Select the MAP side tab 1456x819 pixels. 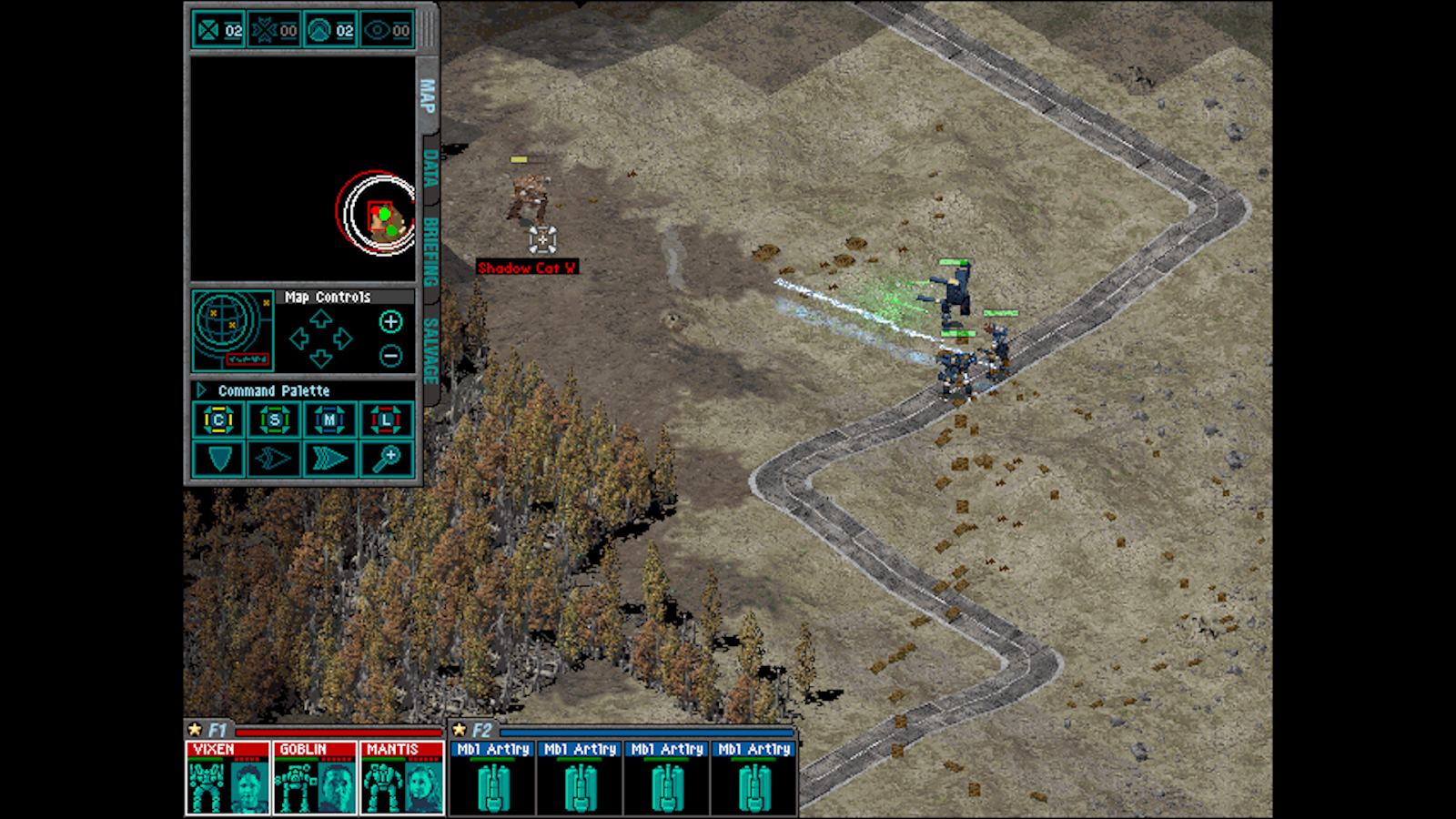click(x=427, y=96)
